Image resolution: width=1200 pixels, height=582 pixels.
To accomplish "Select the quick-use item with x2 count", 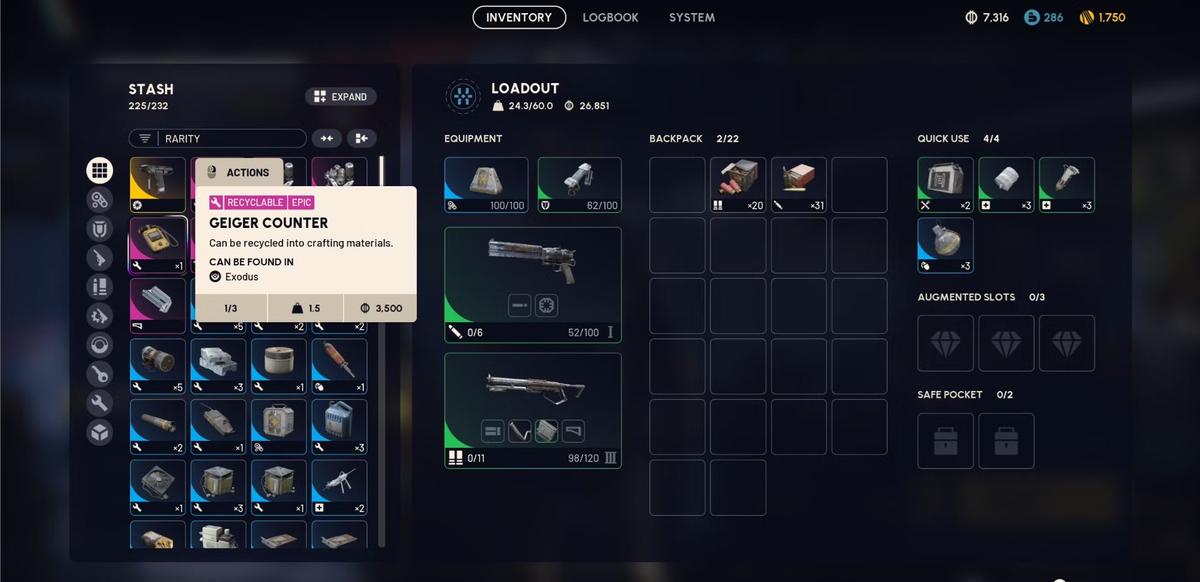I will pyautogui.click(x=945, y=185).
